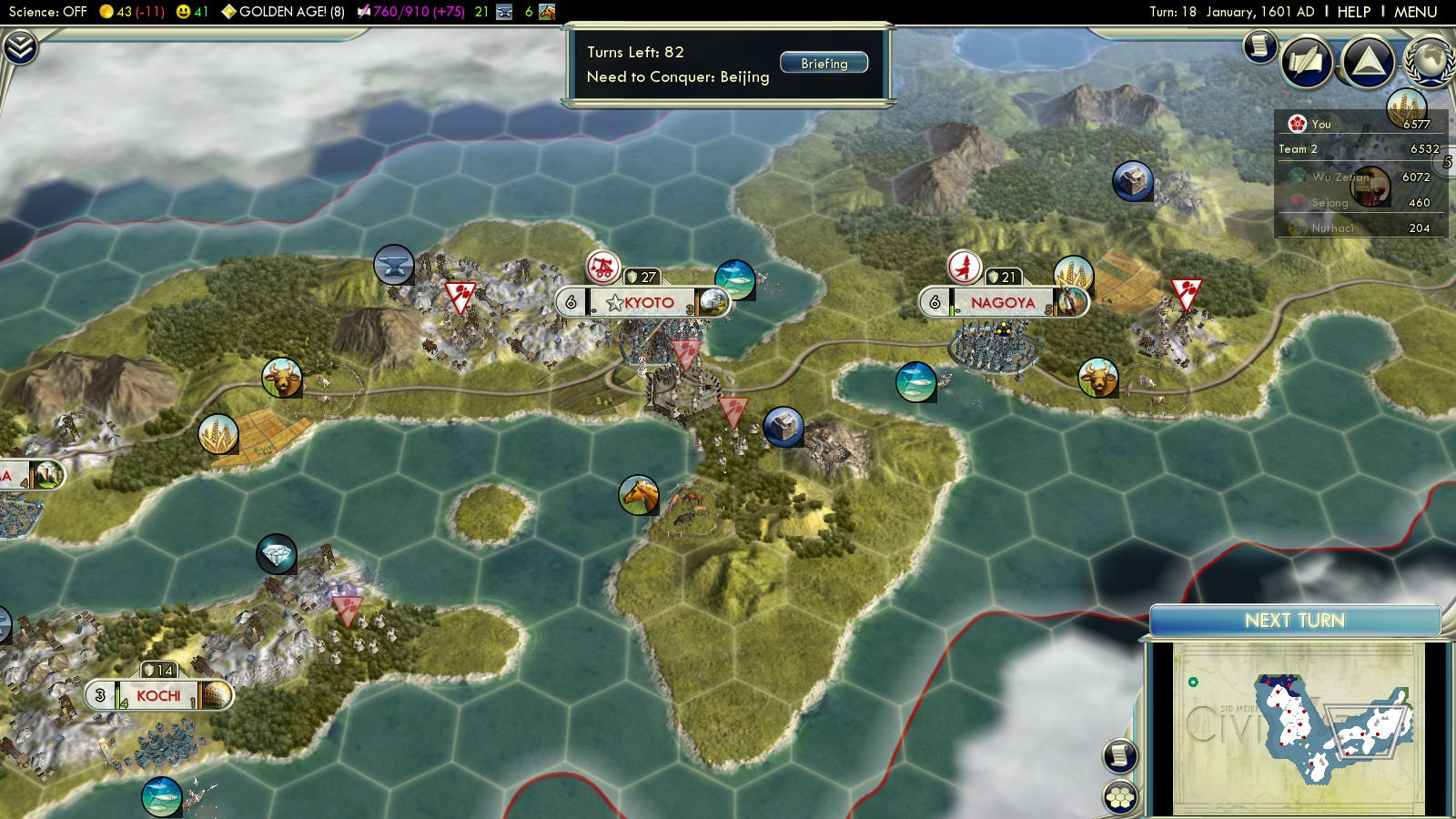Viewport: 1456px width, 819px height.
Task: Open the MENU in top bar
Action: (1415, 12)
